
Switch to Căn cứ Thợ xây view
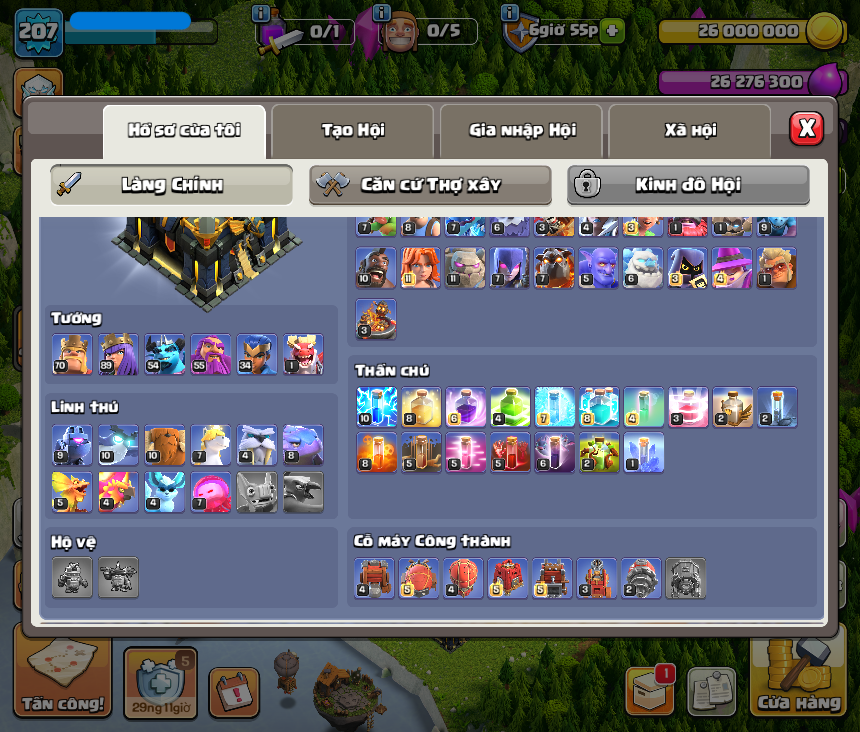pos(430,185)
